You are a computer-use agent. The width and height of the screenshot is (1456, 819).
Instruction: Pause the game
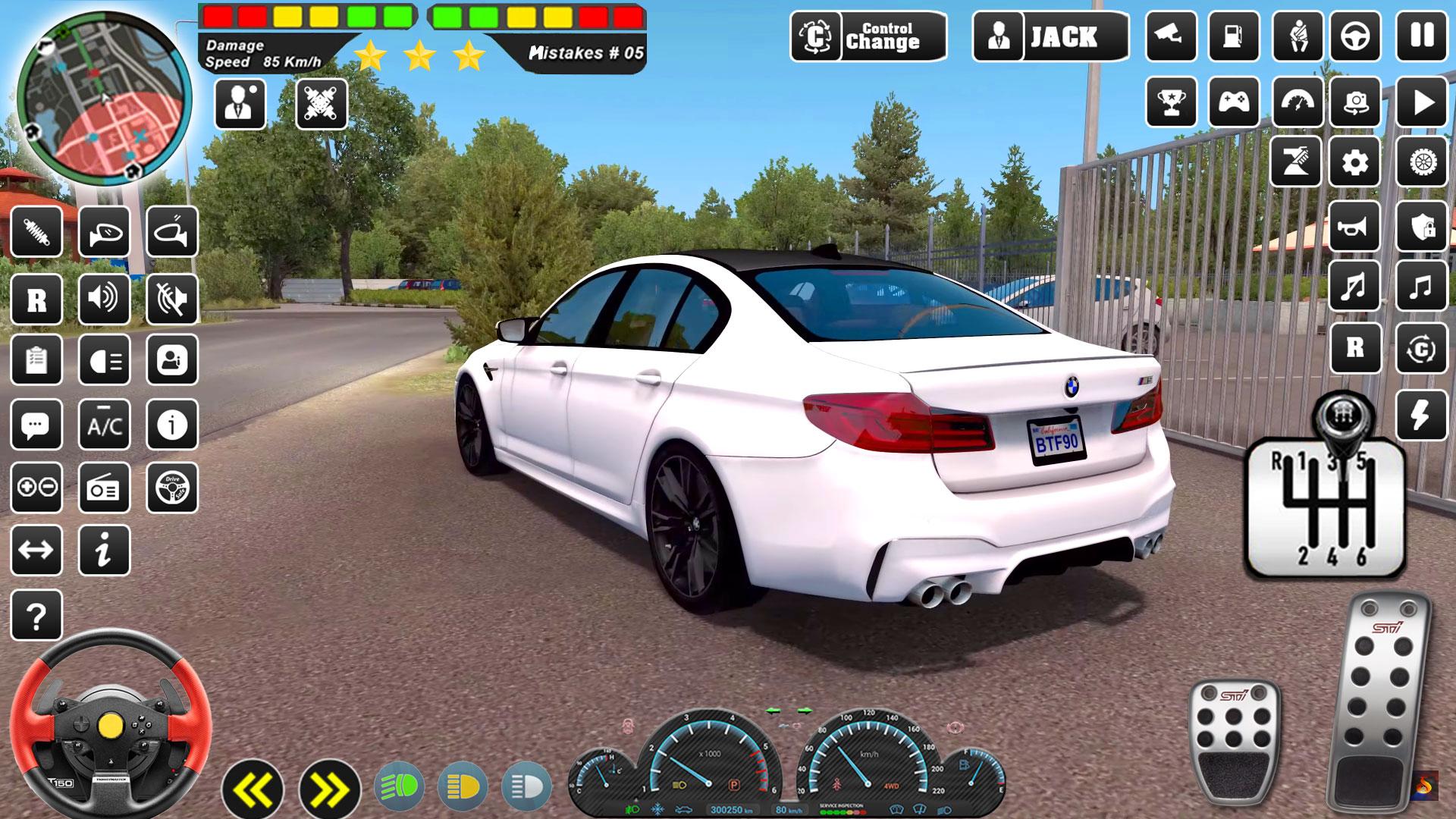tap(1422, 36)
